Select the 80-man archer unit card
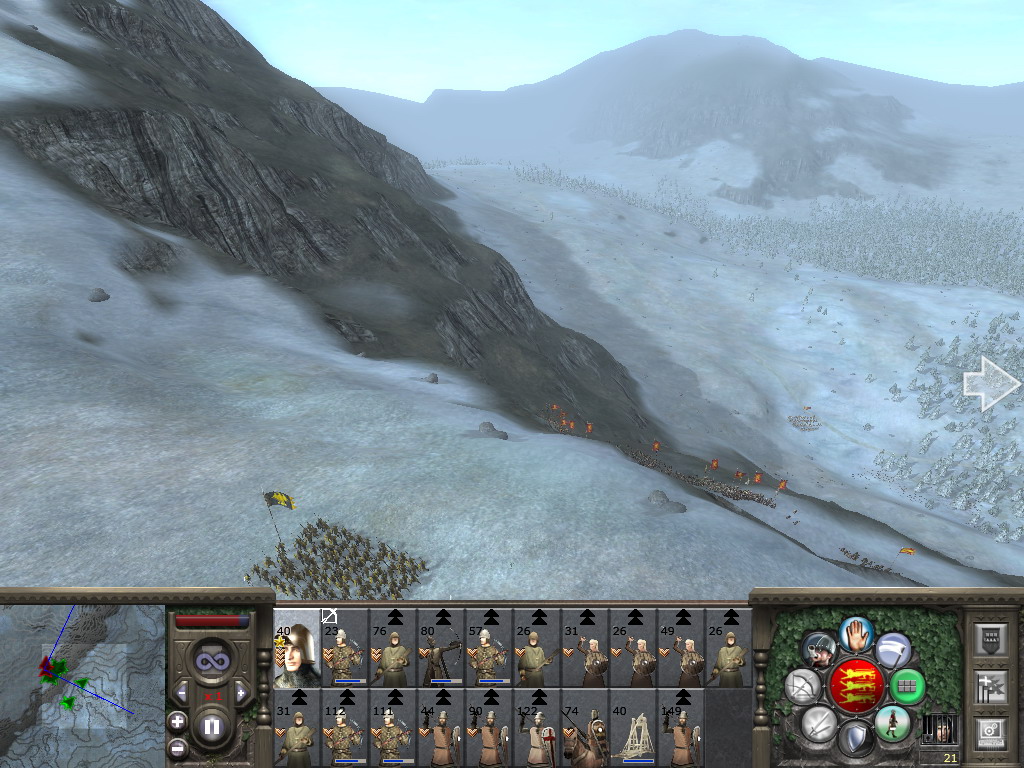Screen dimensions: 1024x768 tap(440, 647)
